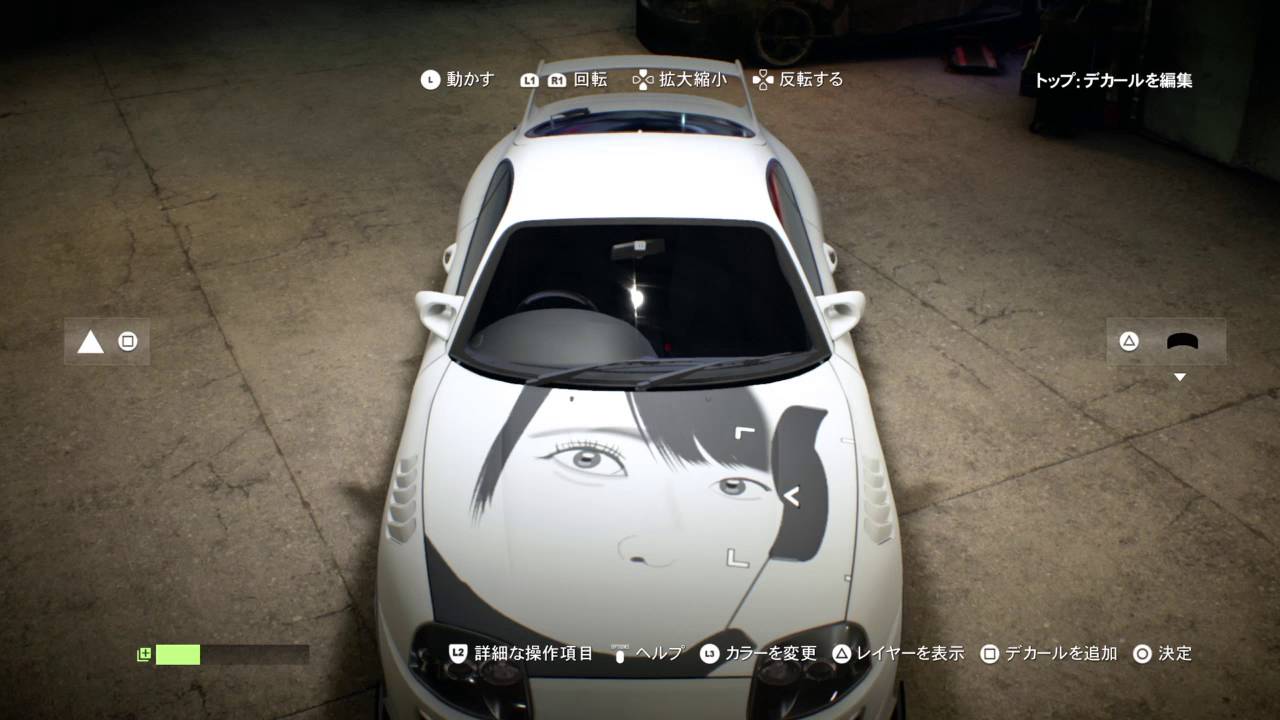Click the arrow handle on the selected decal
This screenshot has width=1280, height=720.
coord(792,494)
